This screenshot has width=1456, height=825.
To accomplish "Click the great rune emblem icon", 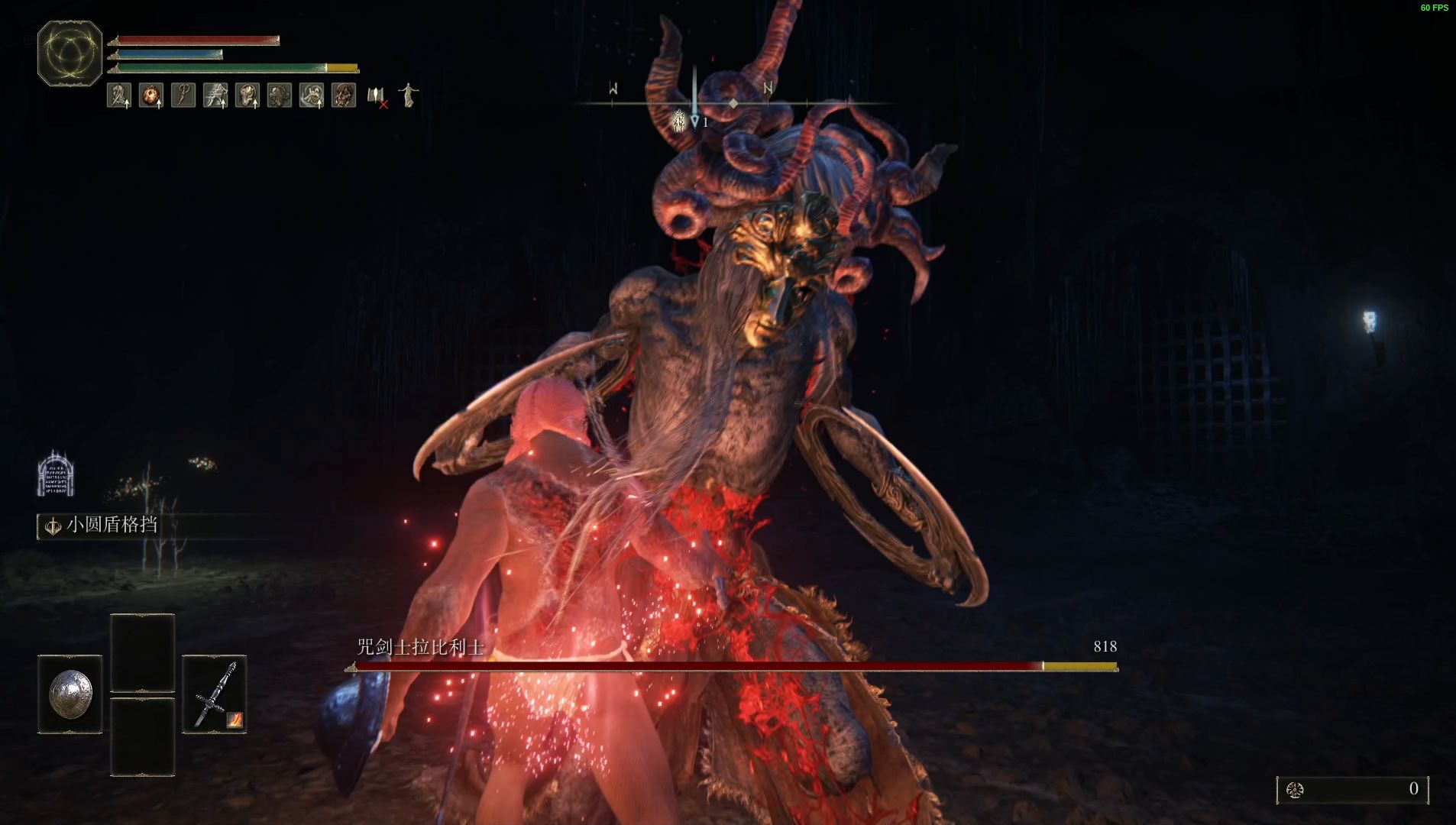I will tap(70, 53).
